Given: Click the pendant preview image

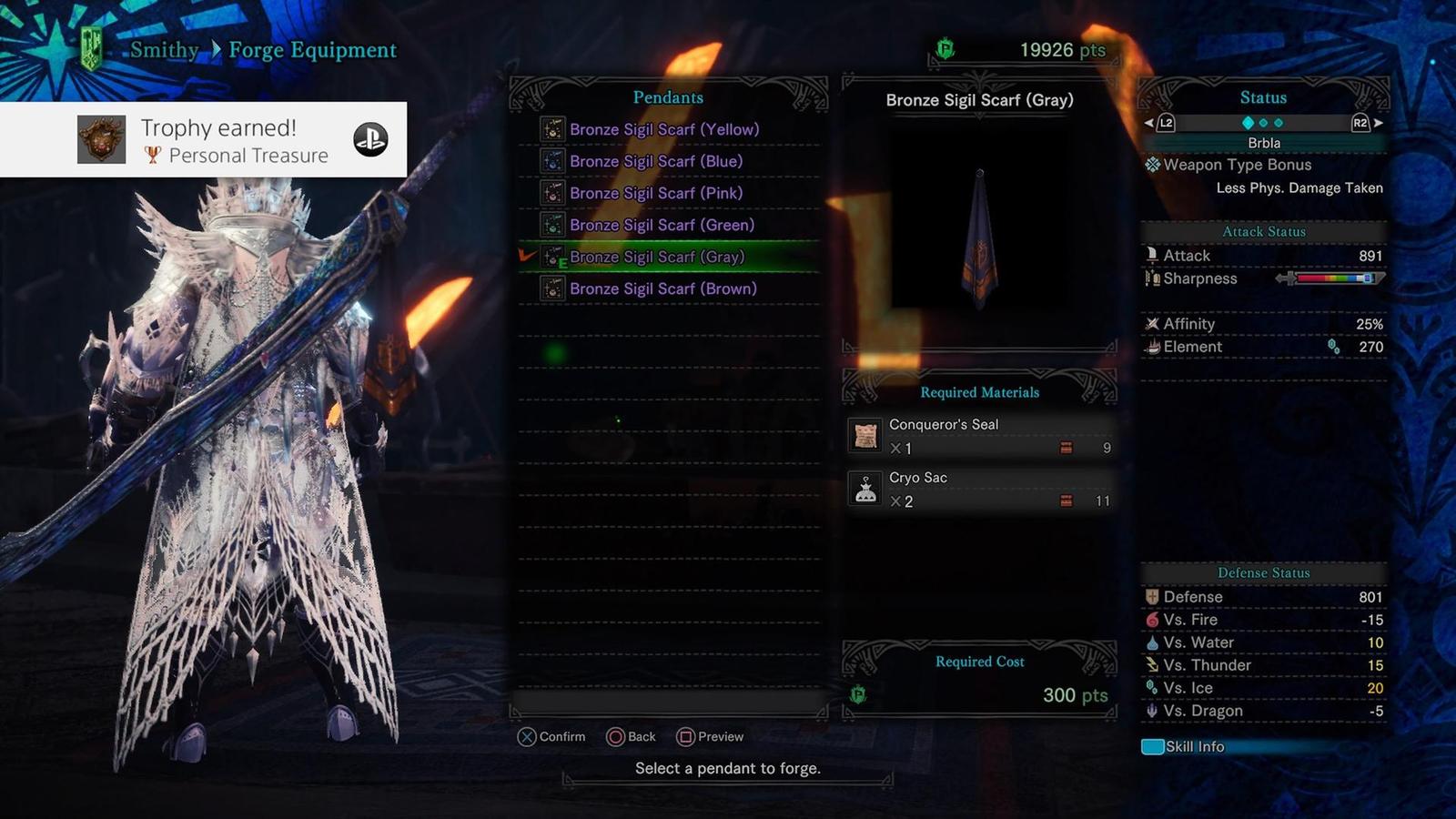Looking at the screenshot, I should point(979,237).
